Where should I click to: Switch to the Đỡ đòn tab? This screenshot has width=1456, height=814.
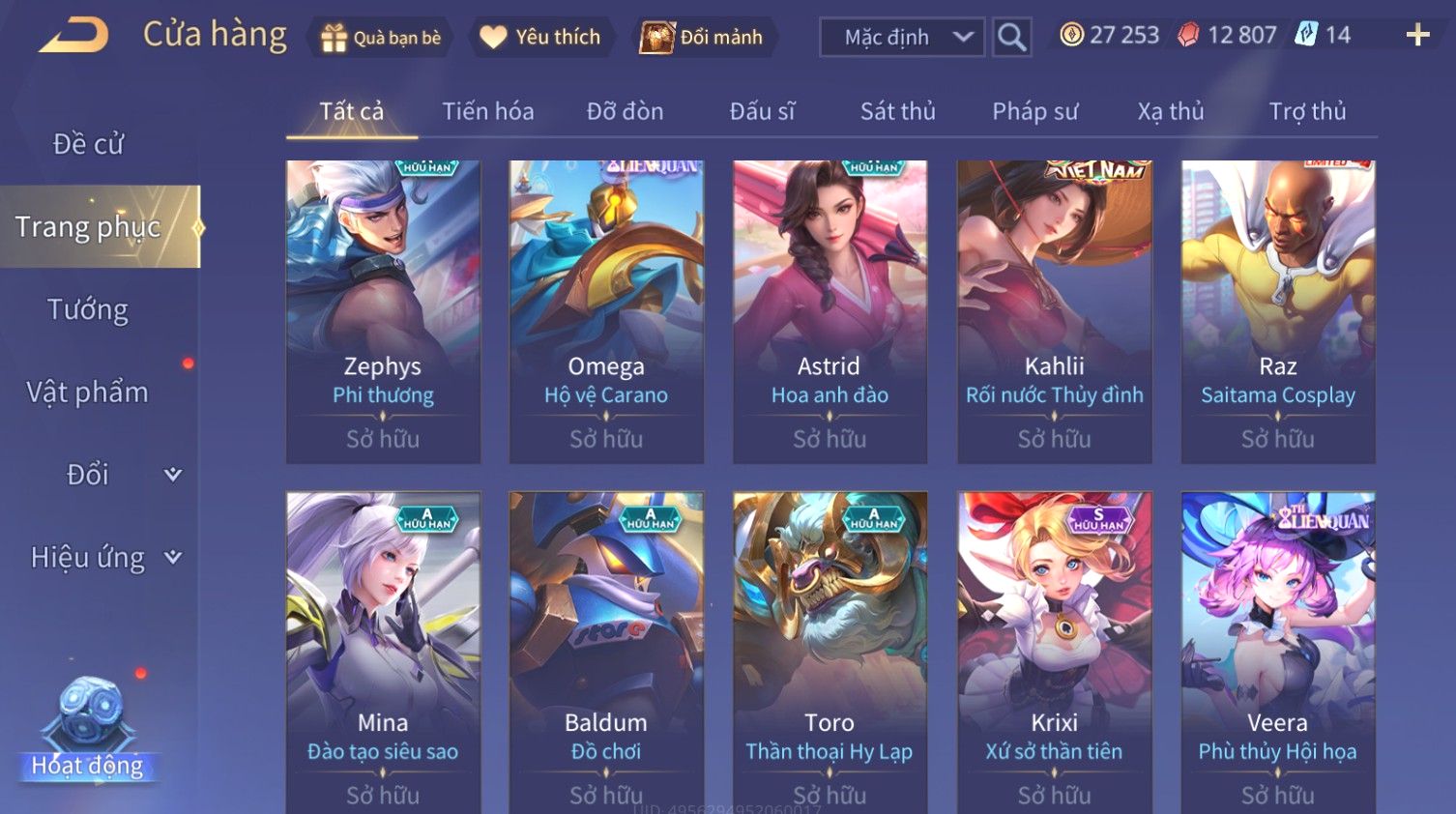coord(625,111)
